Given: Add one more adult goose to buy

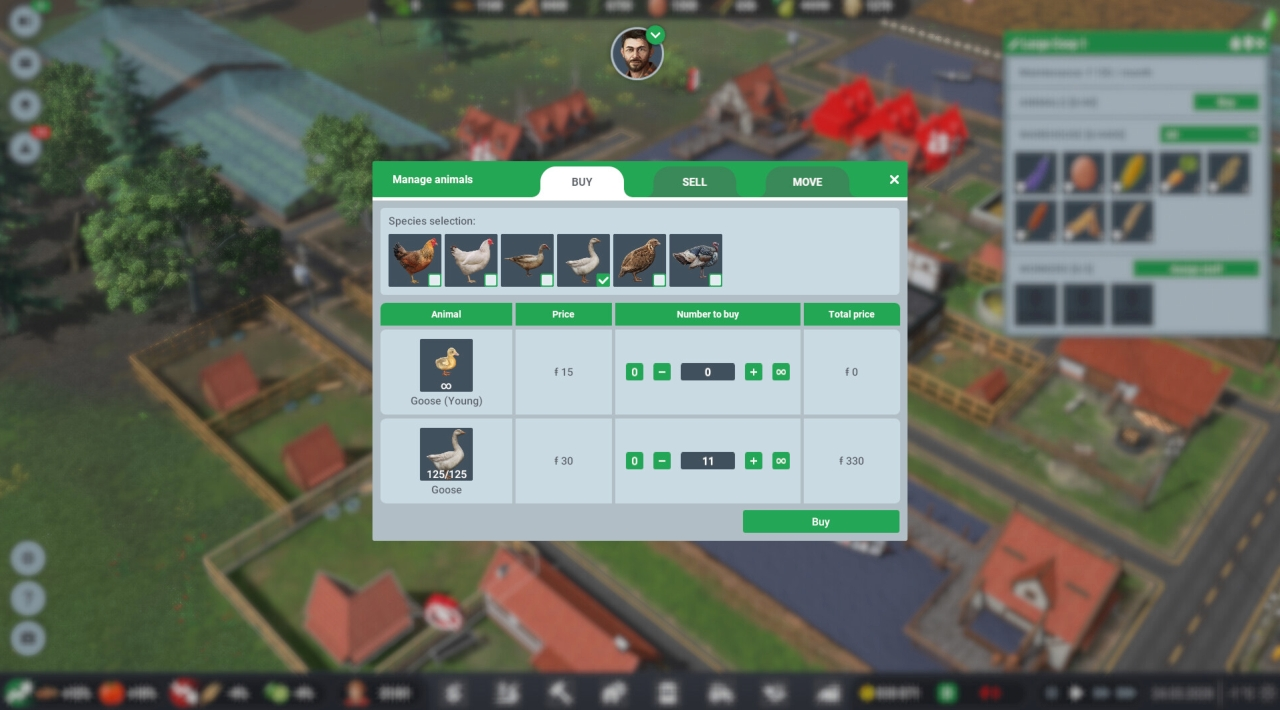Looking at the screenshot, I should click(x=754, y=461).
